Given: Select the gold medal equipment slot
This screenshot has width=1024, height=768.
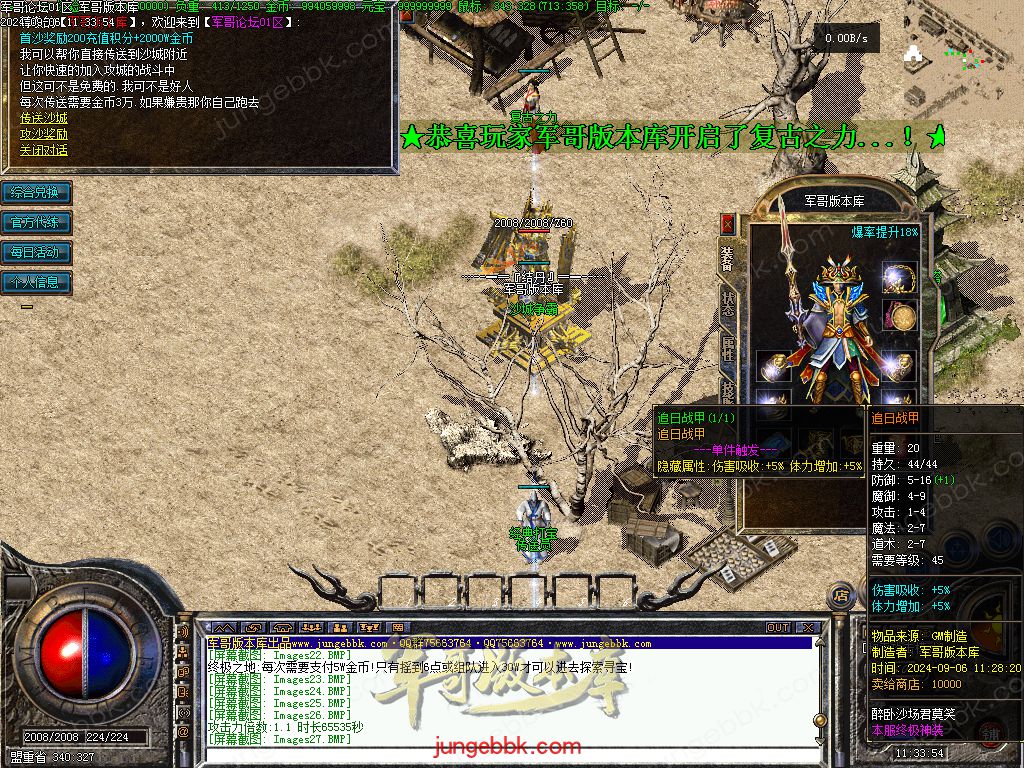Looking at the screenshot, I should point(899,317).
